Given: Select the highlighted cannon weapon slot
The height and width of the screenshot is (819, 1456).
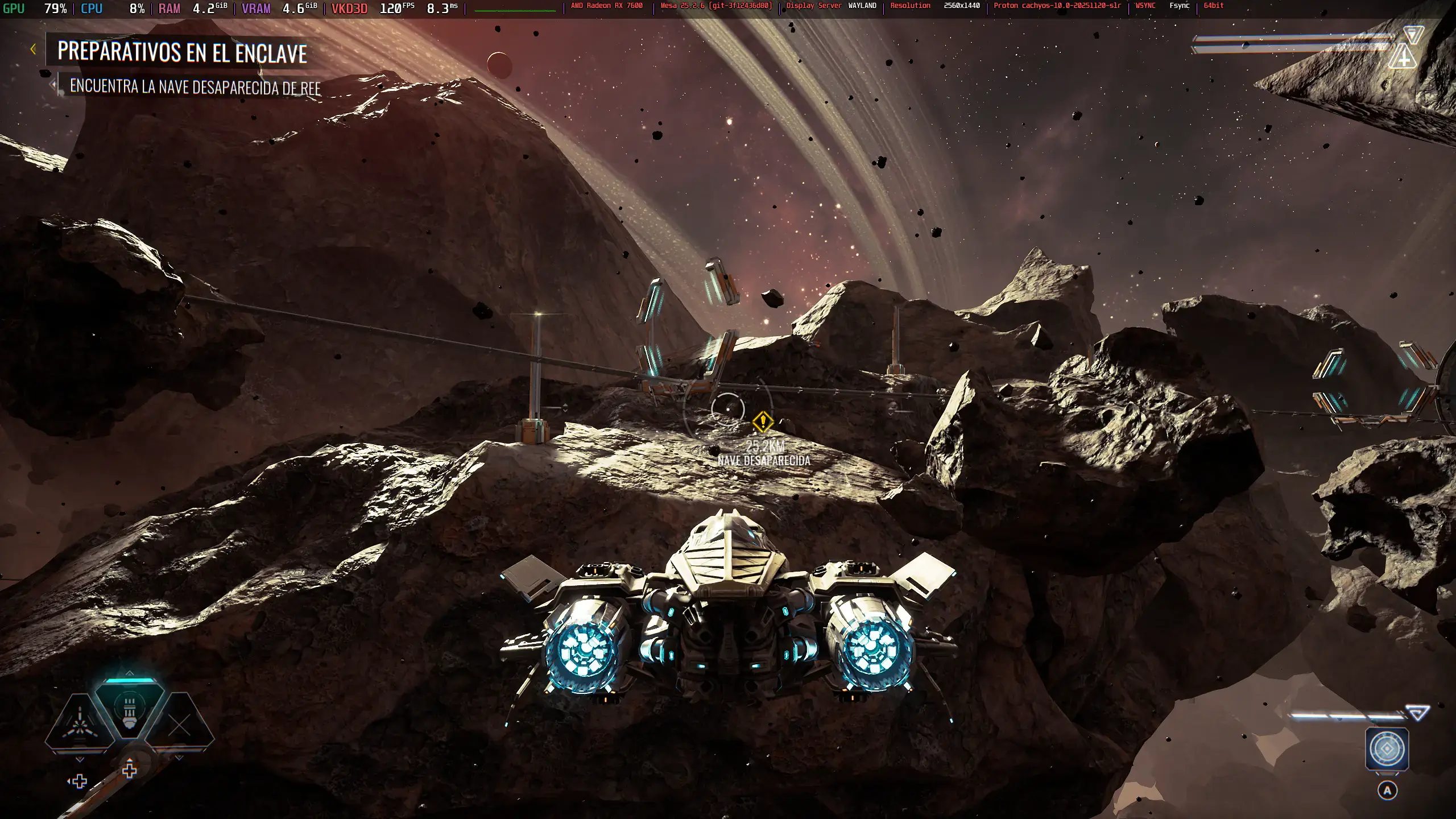Looking at the screenshot, I should 129,710.
